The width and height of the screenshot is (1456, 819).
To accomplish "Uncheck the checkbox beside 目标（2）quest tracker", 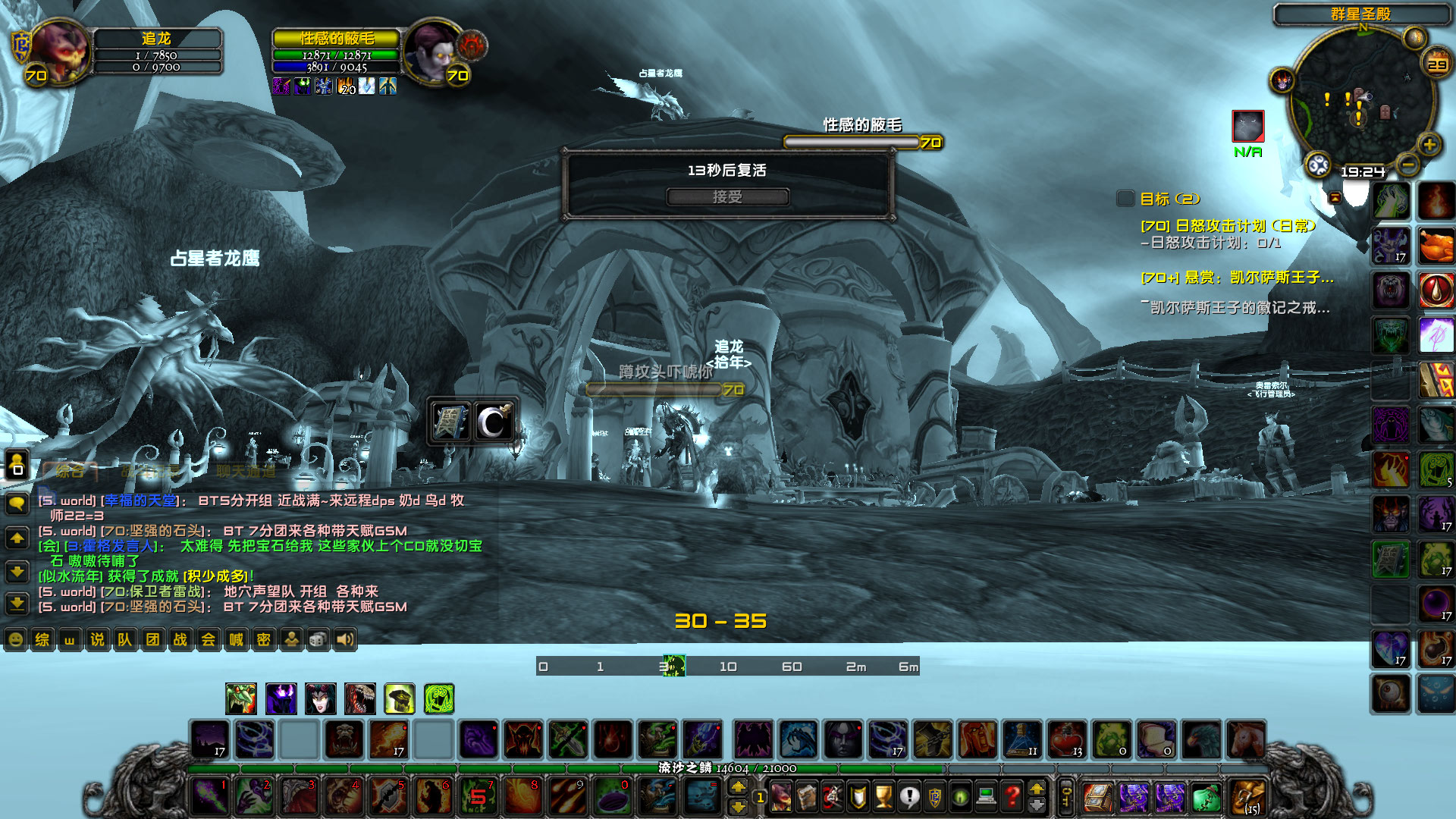I will pyautogui.click(x=1125, y=199).
